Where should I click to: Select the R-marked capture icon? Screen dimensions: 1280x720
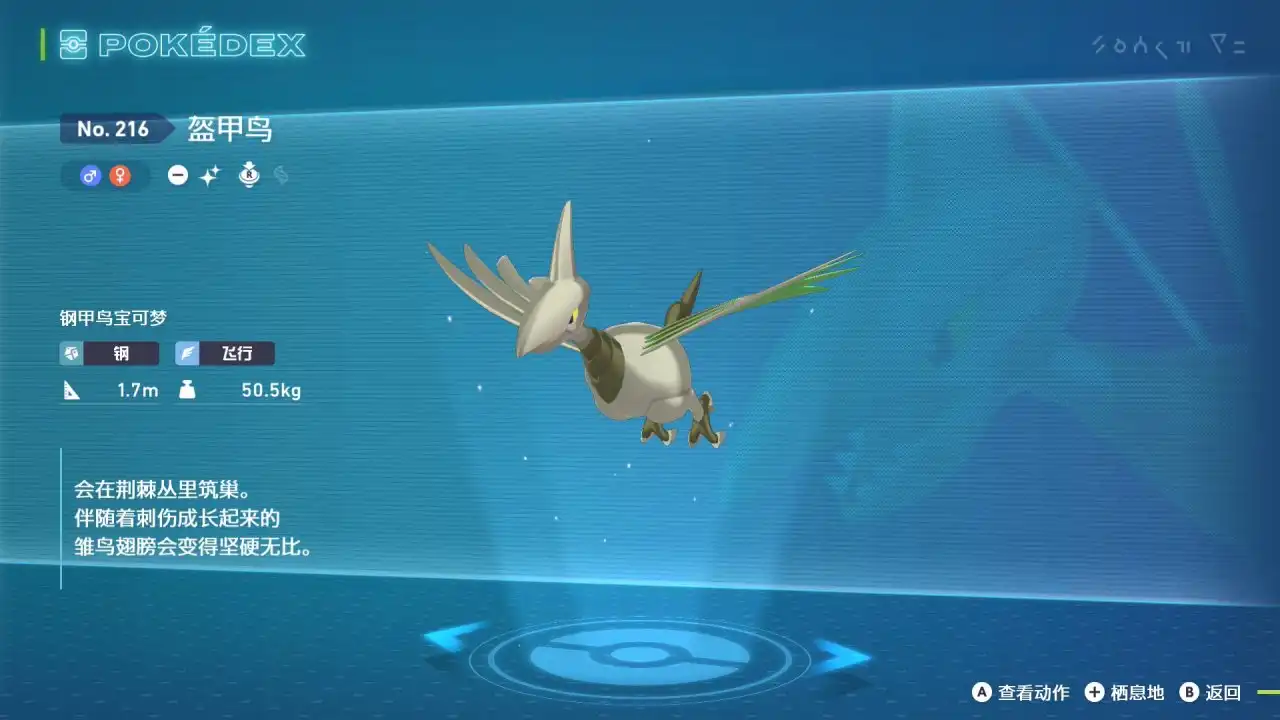pyautogui.click(x=249, y=176)
